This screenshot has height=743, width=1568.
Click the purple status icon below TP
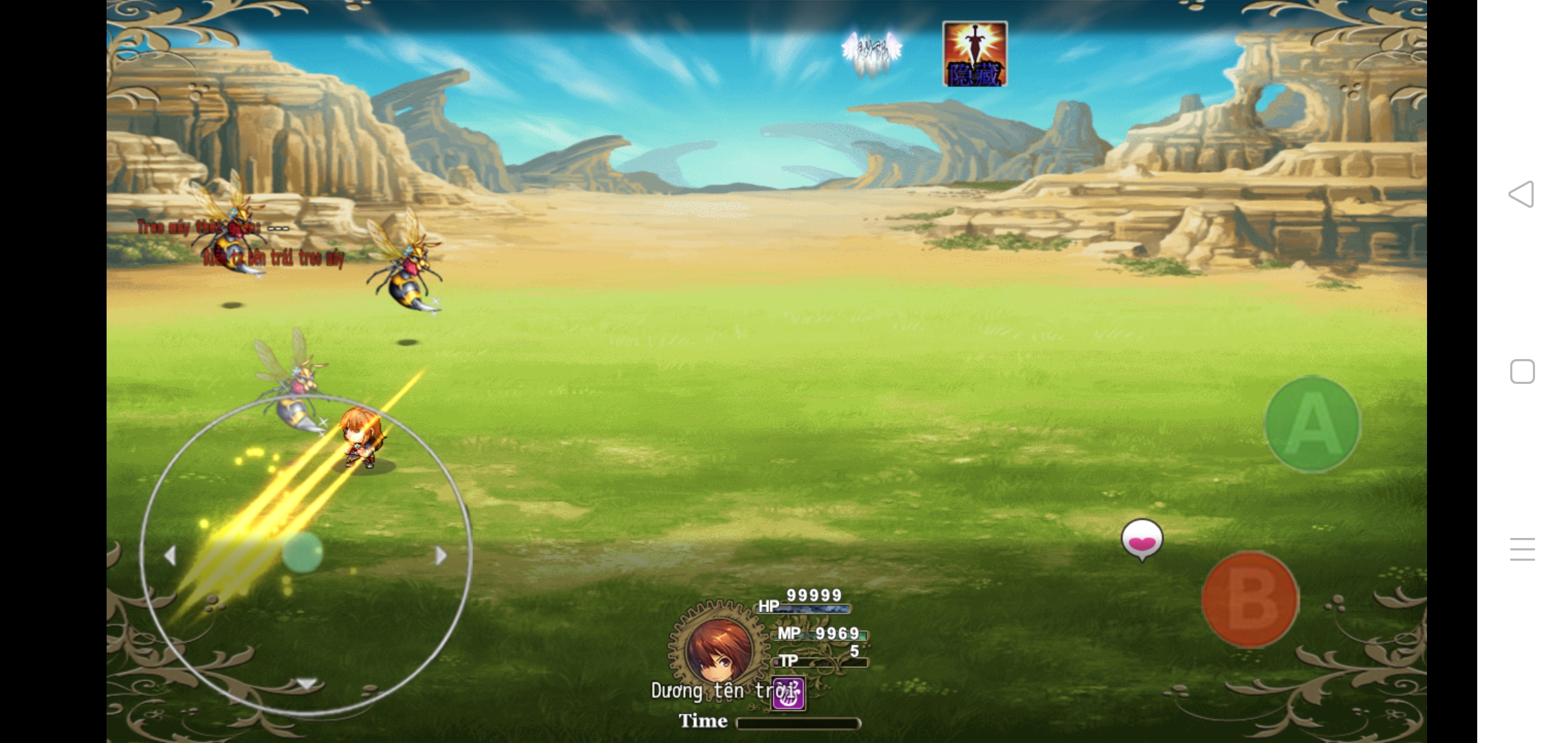coord(788,693)
